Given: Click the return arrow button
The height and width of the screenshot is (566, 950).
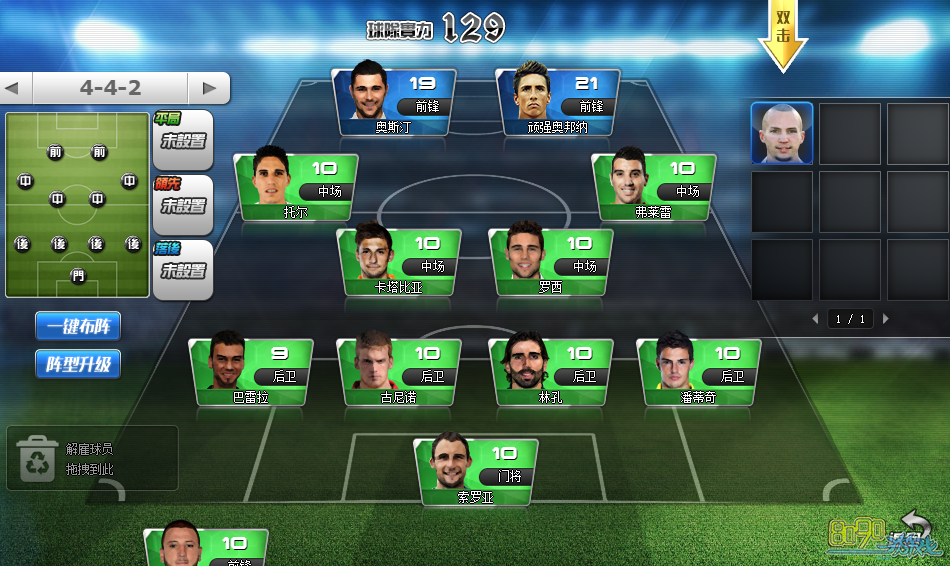Looking at the screenshot, I should [x=915, y=523].
